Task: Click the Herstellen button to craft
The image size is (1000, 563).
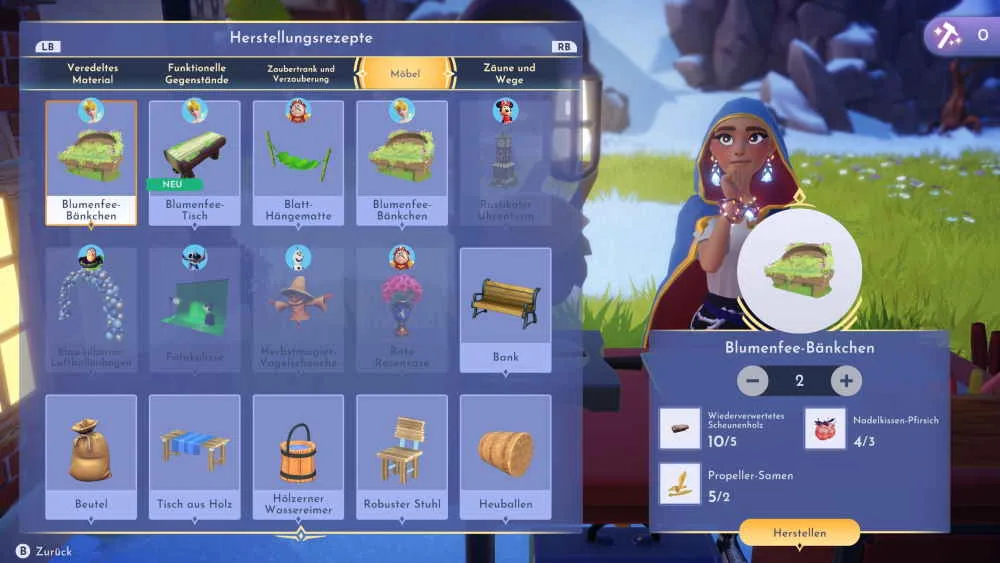Action: [799, 533]
